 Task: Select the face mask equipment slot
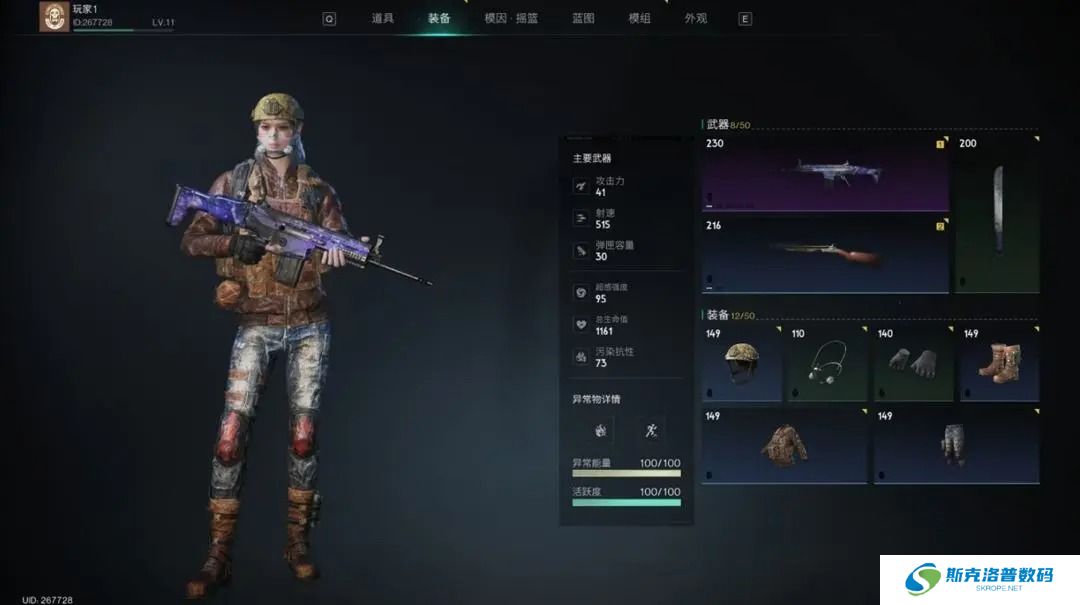pos(827,364)
